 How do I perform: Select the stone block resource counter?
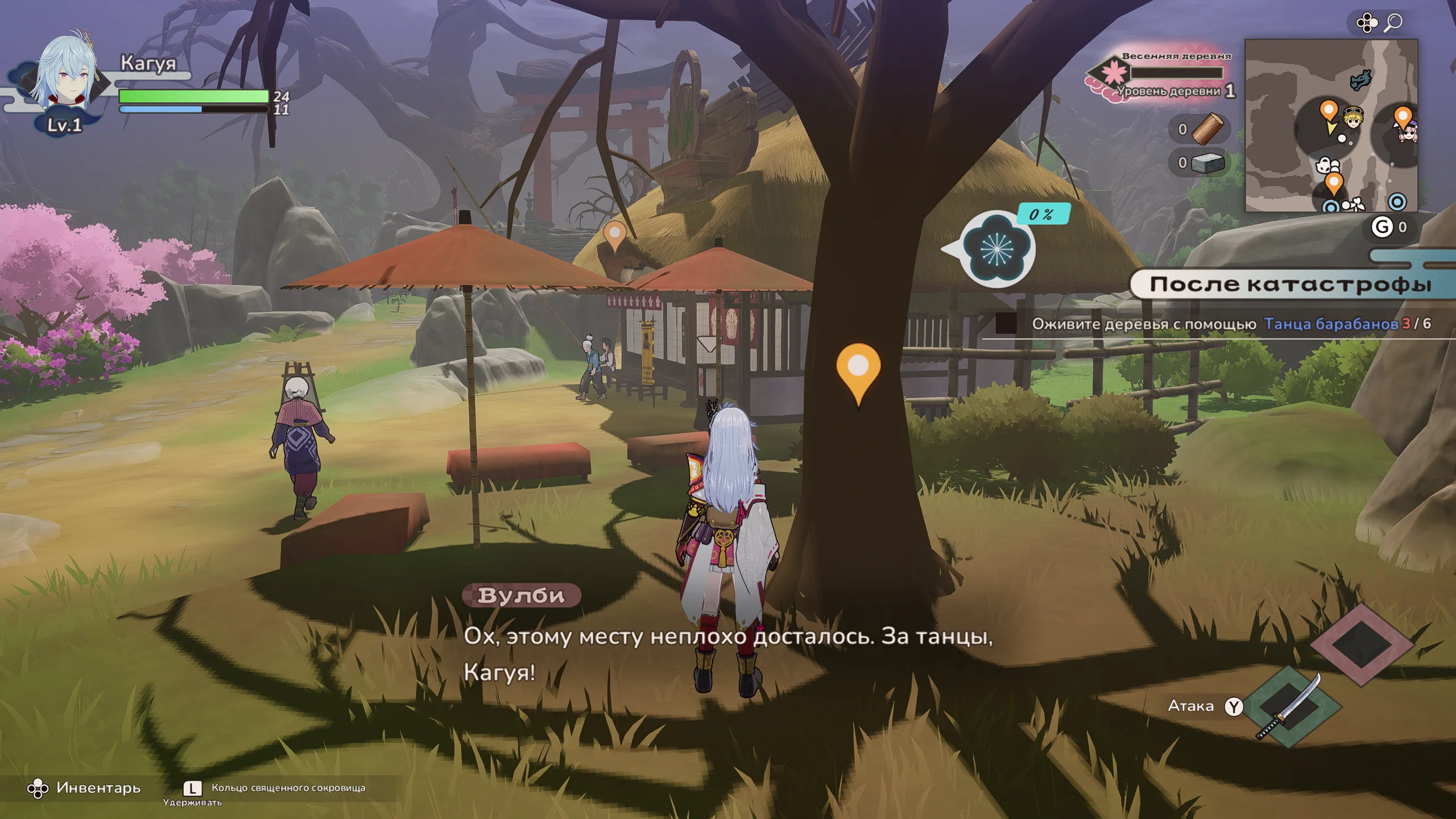tap(1201, 163)
